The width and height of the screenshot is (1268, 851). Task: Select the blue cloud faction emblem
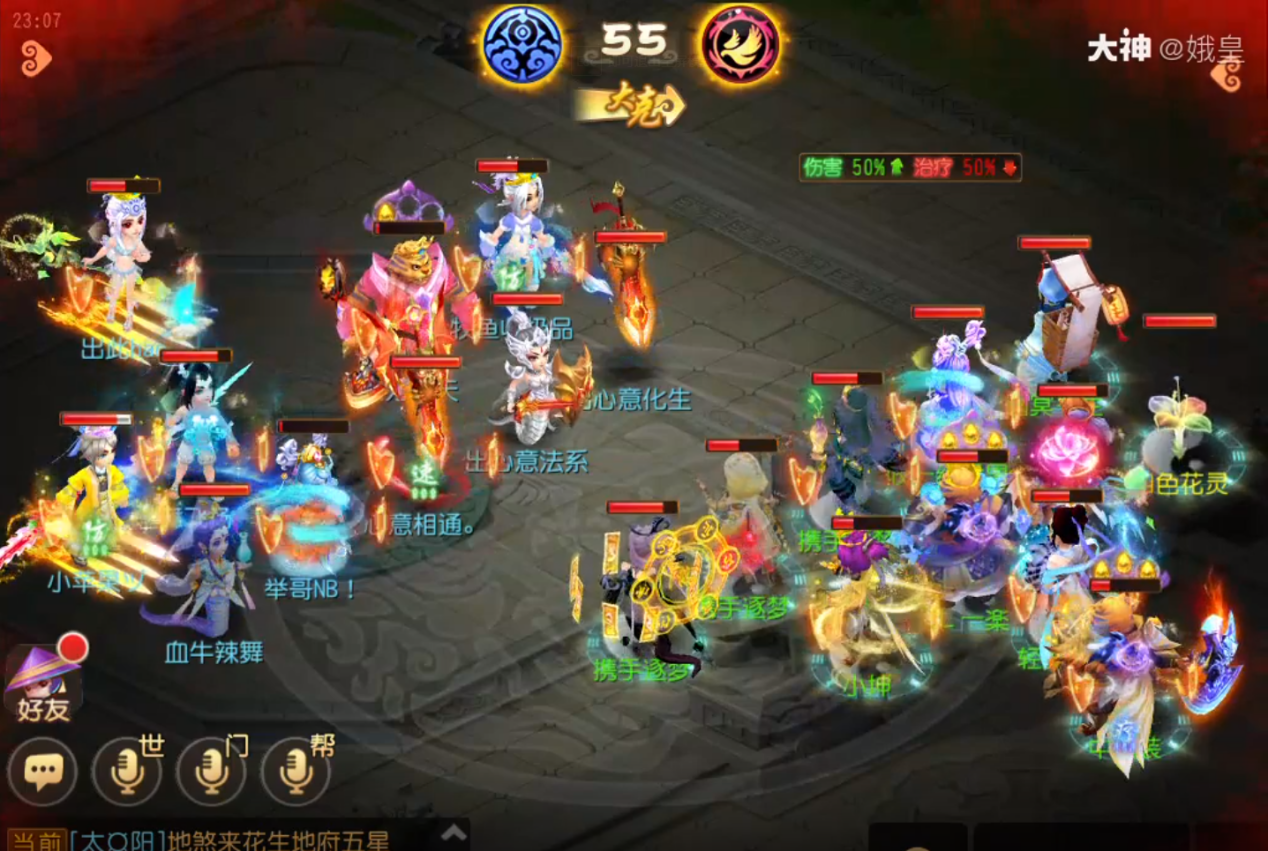tap(522, 44)
